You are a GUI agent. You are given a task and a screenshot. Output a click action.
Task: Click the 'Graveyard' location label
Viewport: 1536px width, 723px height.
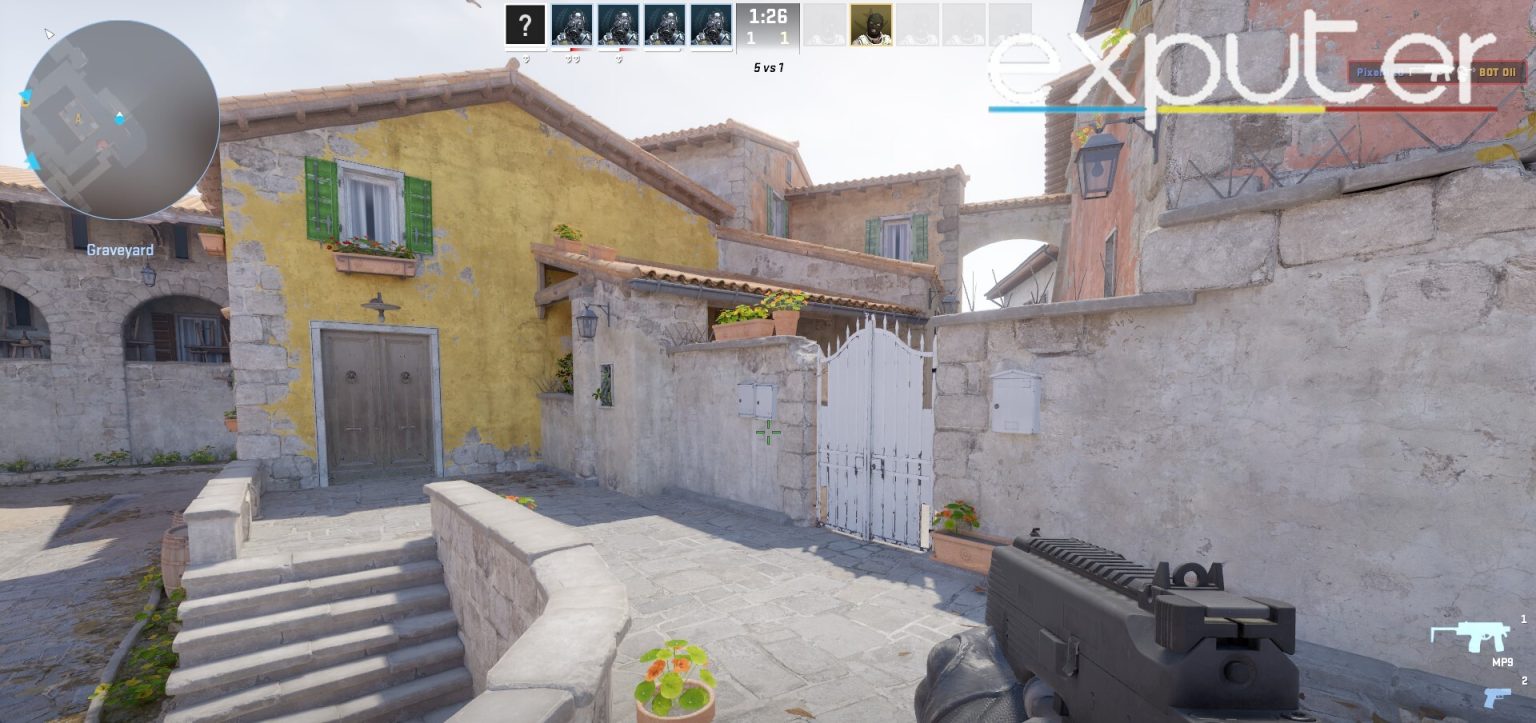(x=120, y=251)
